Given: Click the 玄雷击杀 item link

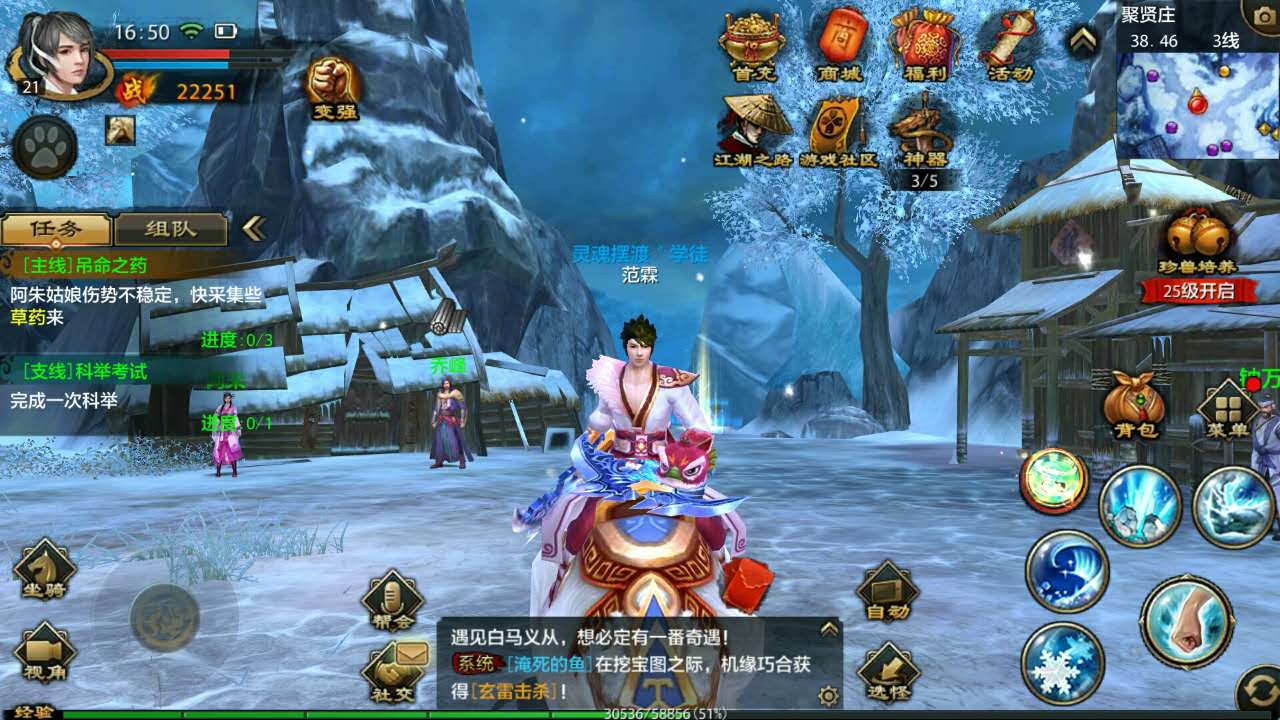Looking at the screenshot, I should click(512, 691).
